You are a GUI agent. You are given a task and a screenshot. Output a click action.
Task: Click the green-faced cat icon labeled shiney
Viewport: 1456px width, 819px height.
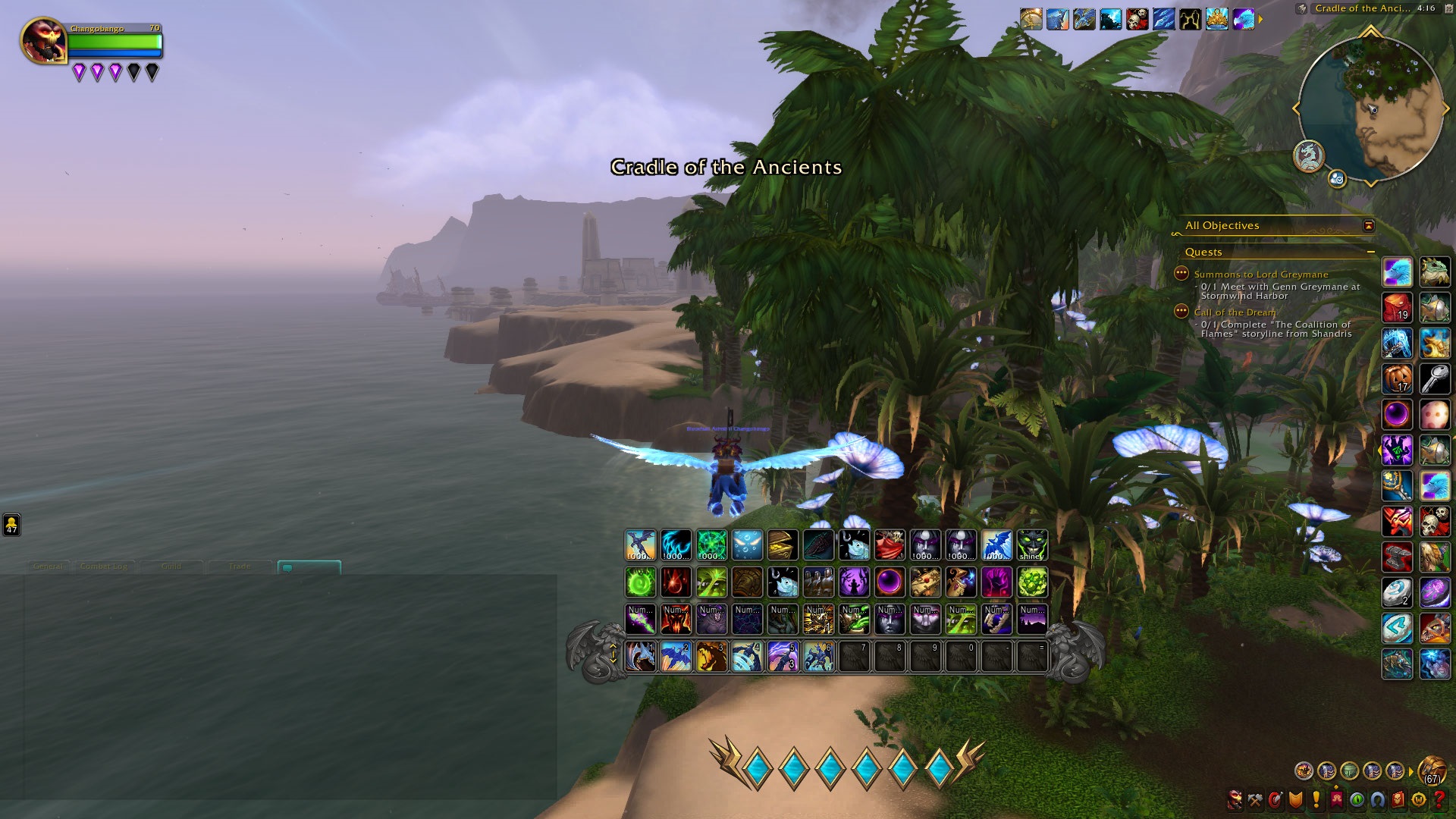1031,545
